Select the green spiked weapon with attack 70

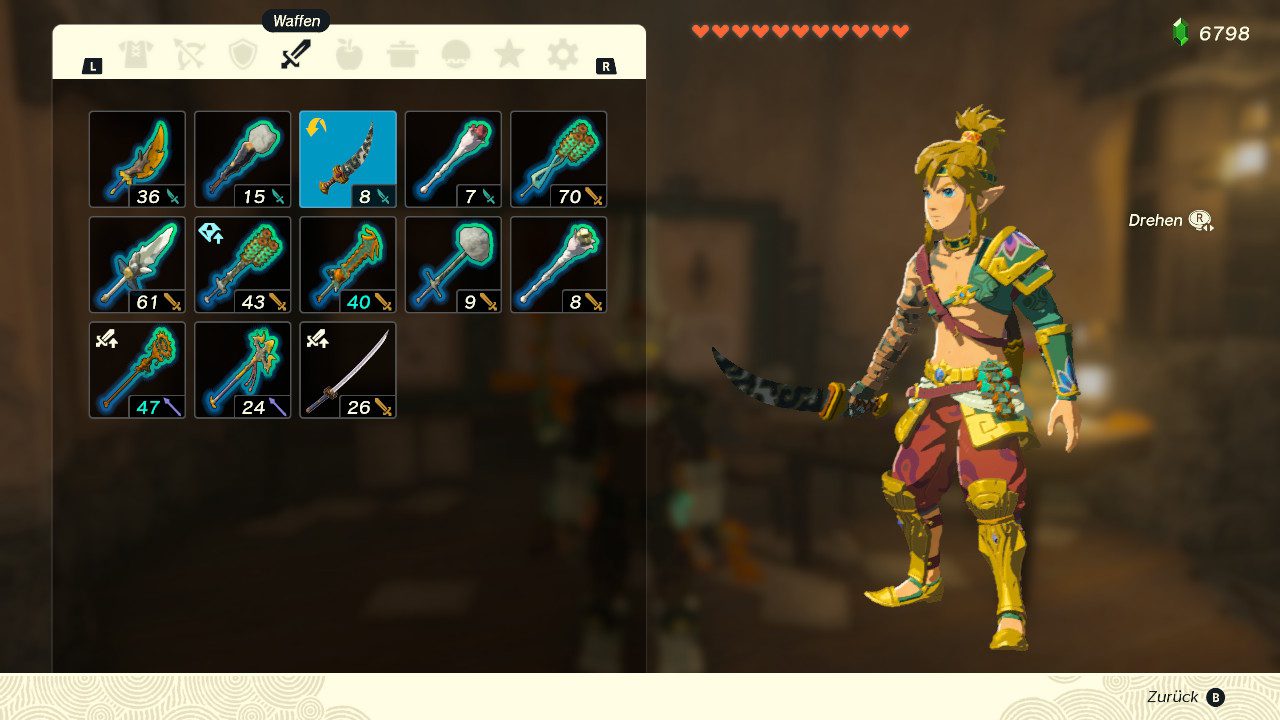click(558, 159)
